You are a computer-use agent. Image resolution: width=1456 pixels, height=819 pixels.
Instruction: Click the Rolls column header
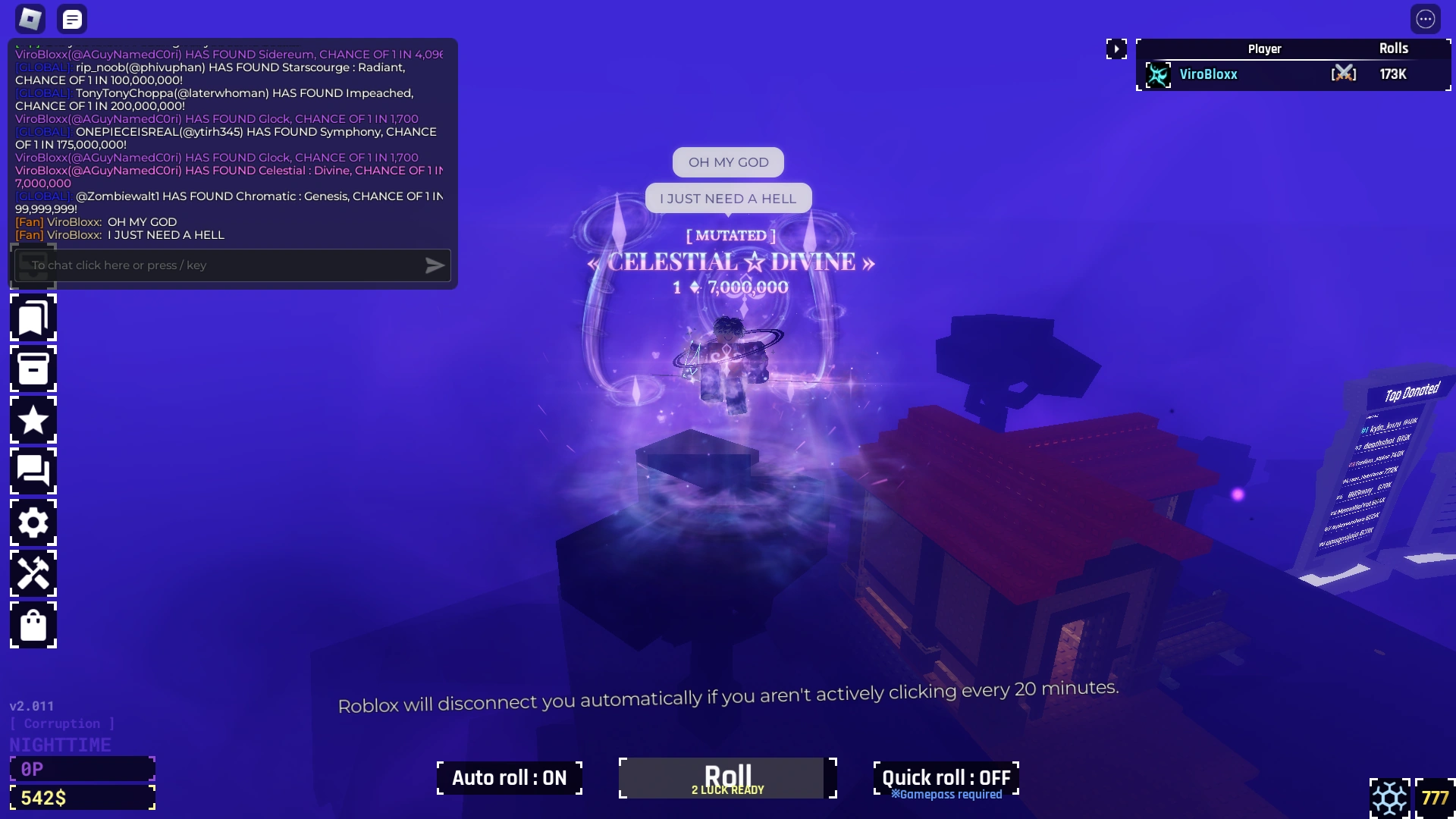pos(1395,48)
